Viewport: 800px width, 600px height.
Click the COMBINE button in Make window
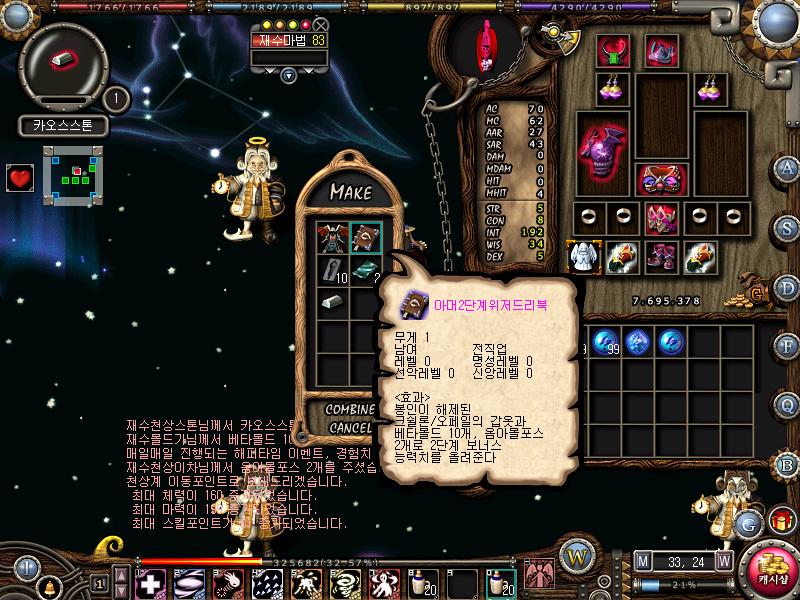[350, 410]
